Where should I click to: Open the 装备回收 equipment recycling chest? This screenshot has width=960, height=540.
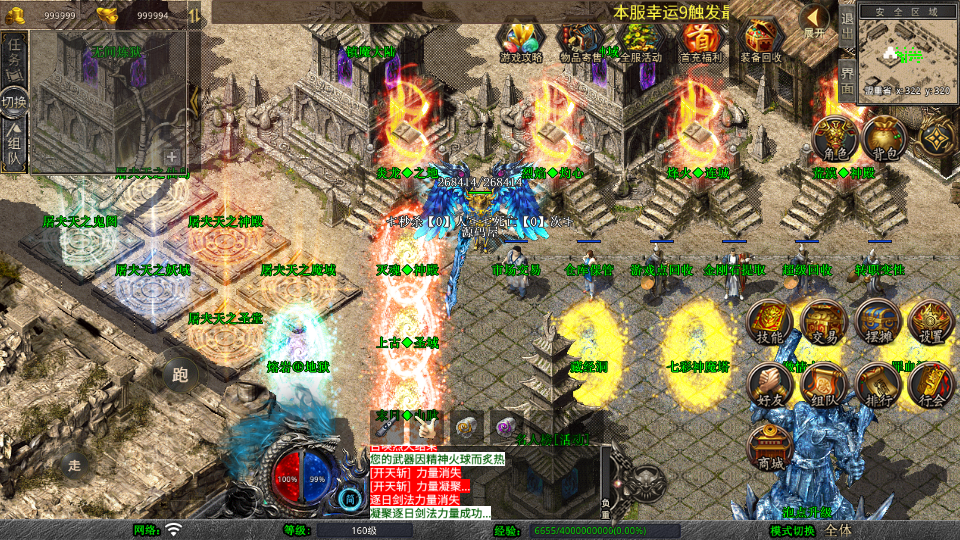(x=762, y=40)
